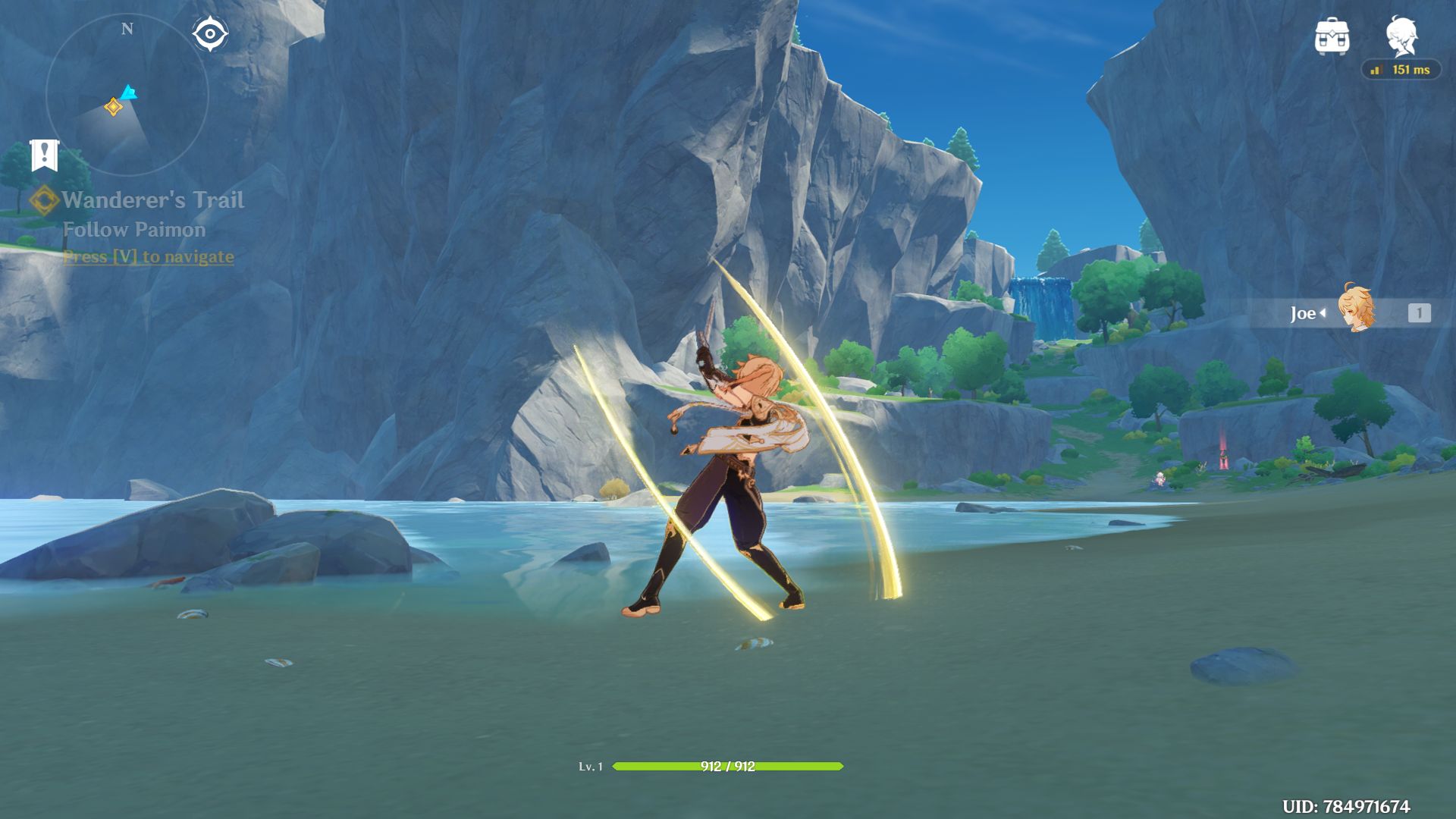Open the character profile menu icon

(1401, 36)
